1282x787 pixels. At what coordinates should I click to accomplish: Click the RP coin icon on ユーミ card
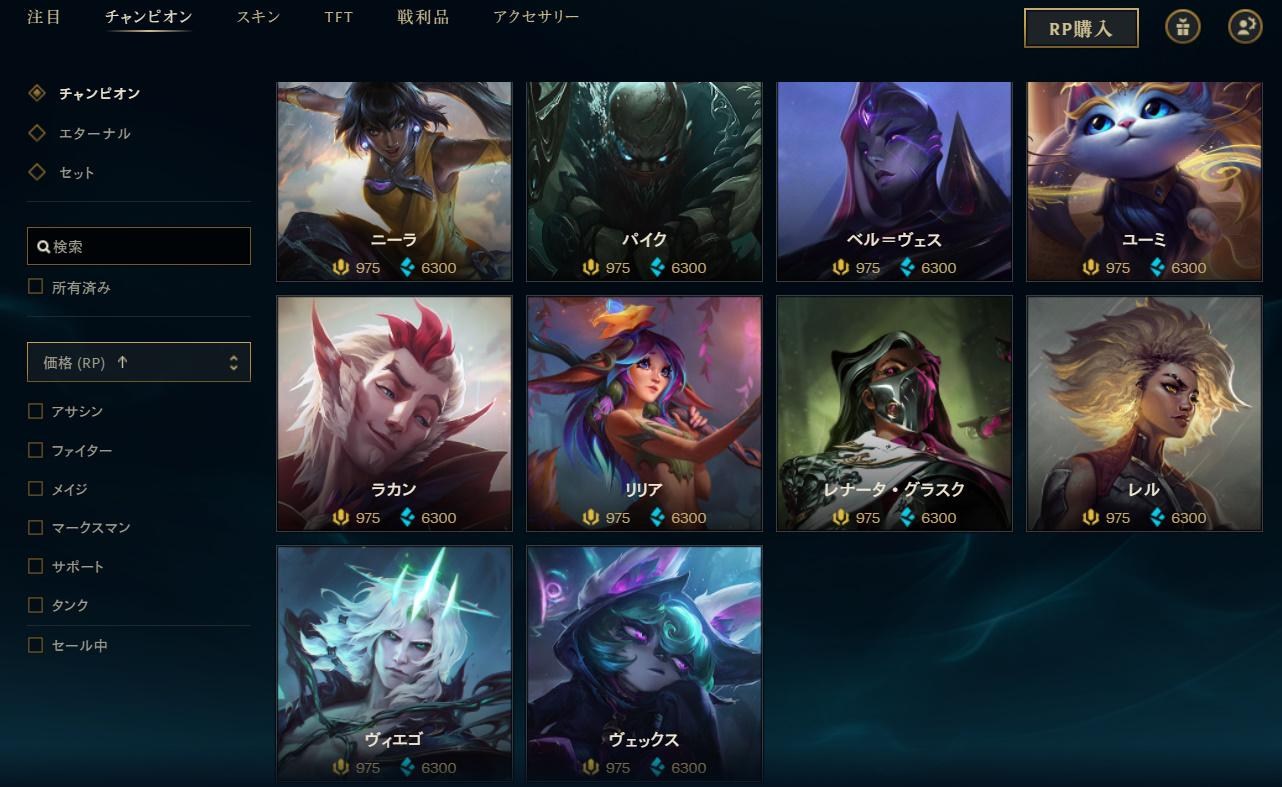(x=1088, y=267)
